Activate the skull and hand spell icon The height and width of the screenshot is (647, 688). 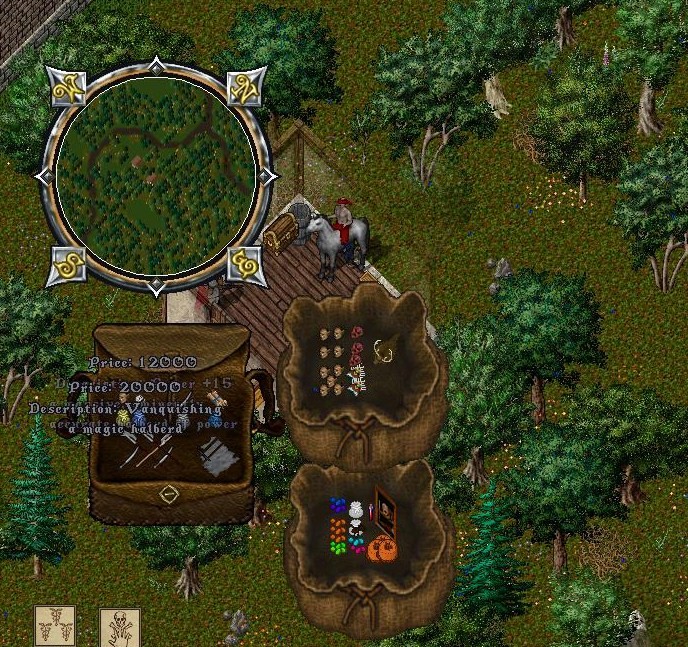click(x=119, y=627)
